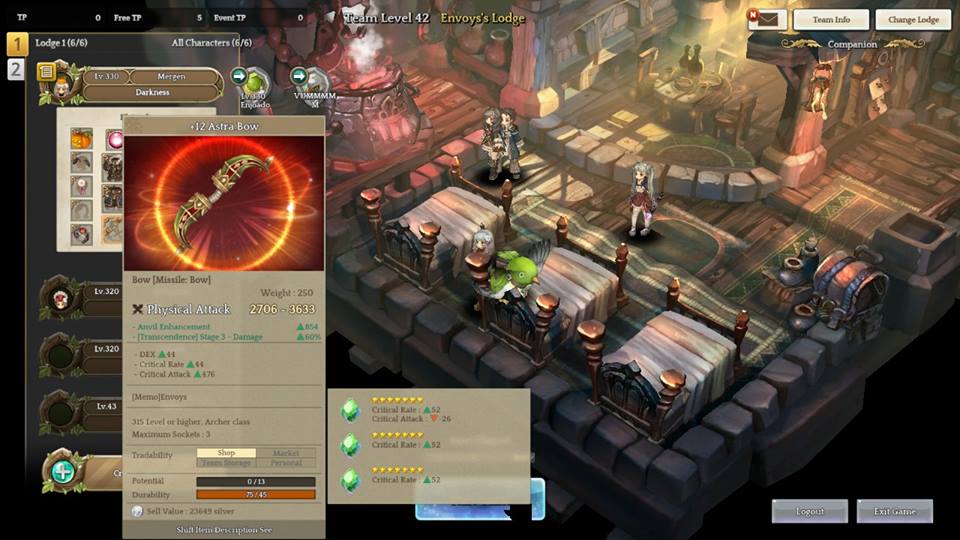Log out with the Logout button
The height and width of the screenshot is (540, 960).
click(809, 511)
